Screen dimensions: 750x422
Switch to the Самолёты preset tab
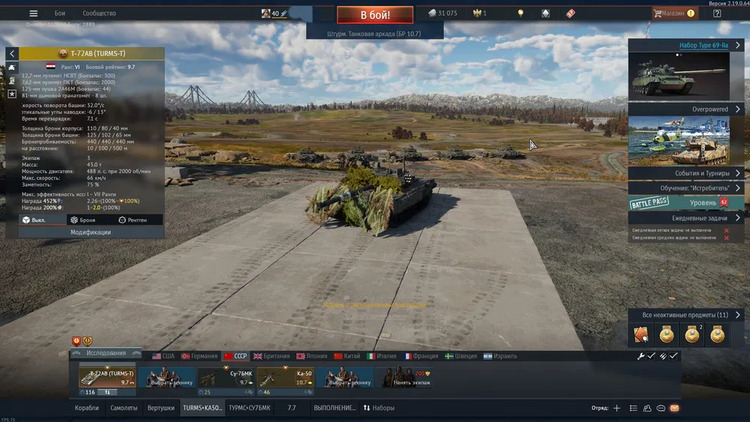(124, 408)
